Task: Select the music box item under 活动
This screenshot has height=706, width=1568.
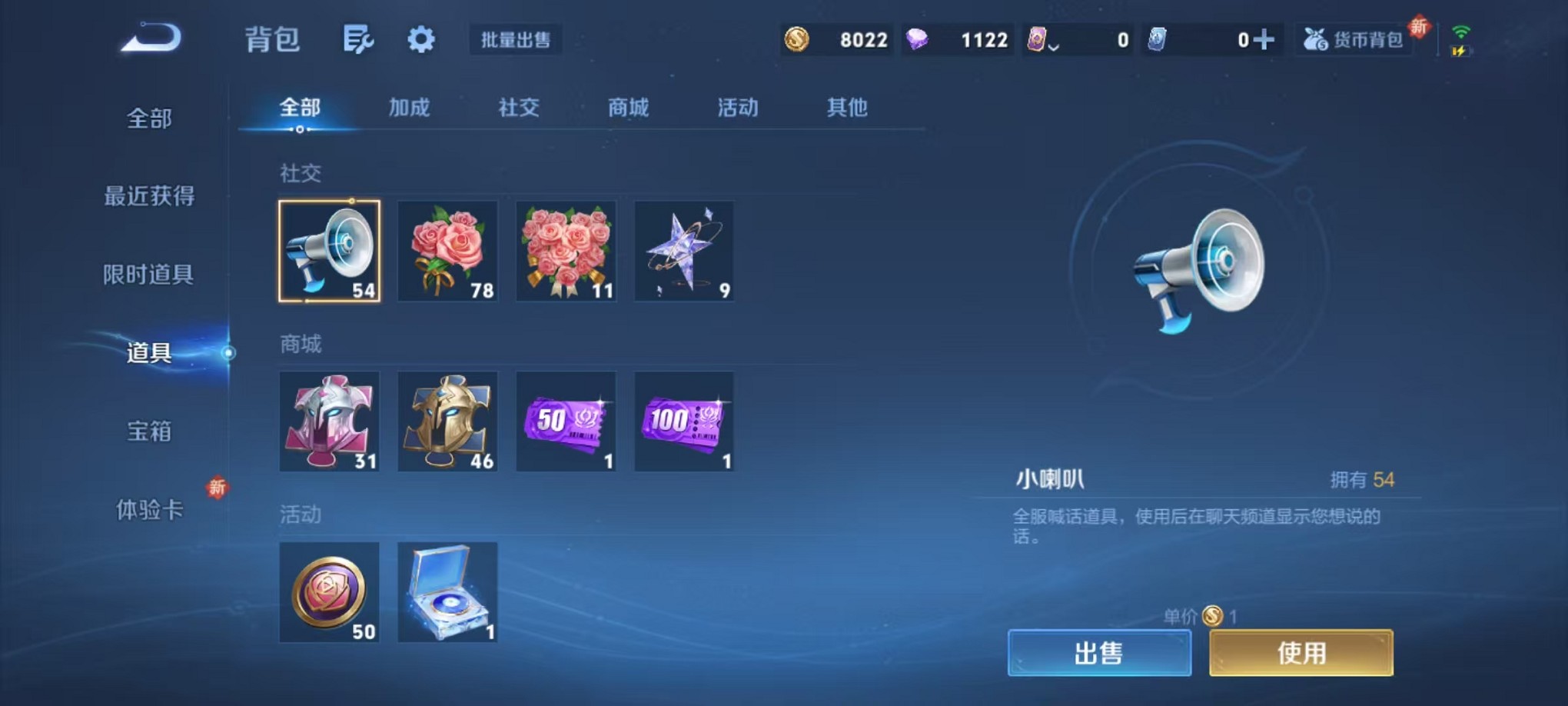Action: (448, 592)
